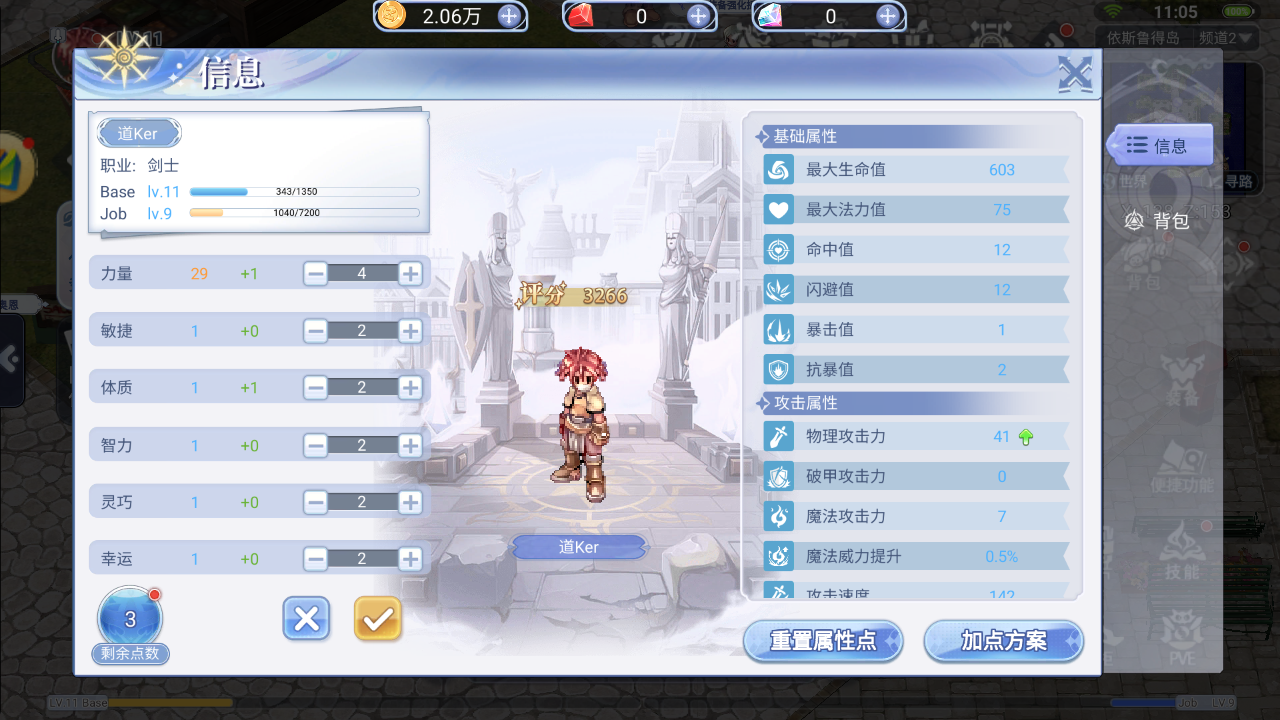The height and width of the screenshot is (720, 1280).
Task: Cancel allocation with the blue X button
Action: 306,619
